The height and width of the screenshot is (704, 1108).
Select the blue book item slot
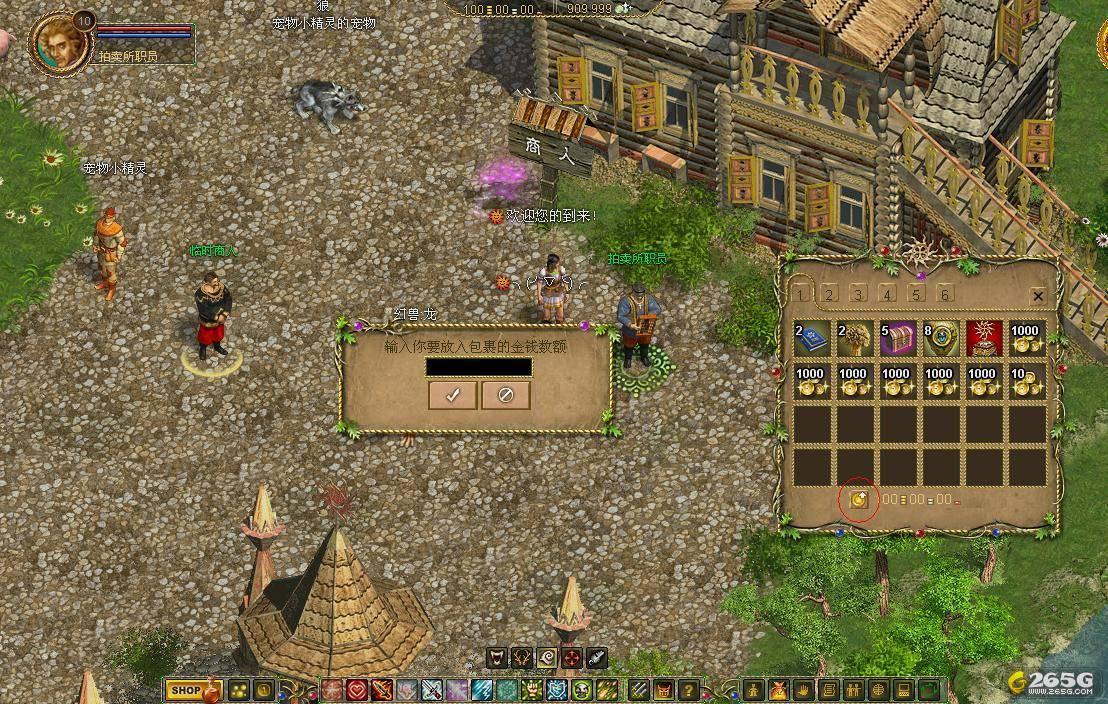[x=812, y=339]
